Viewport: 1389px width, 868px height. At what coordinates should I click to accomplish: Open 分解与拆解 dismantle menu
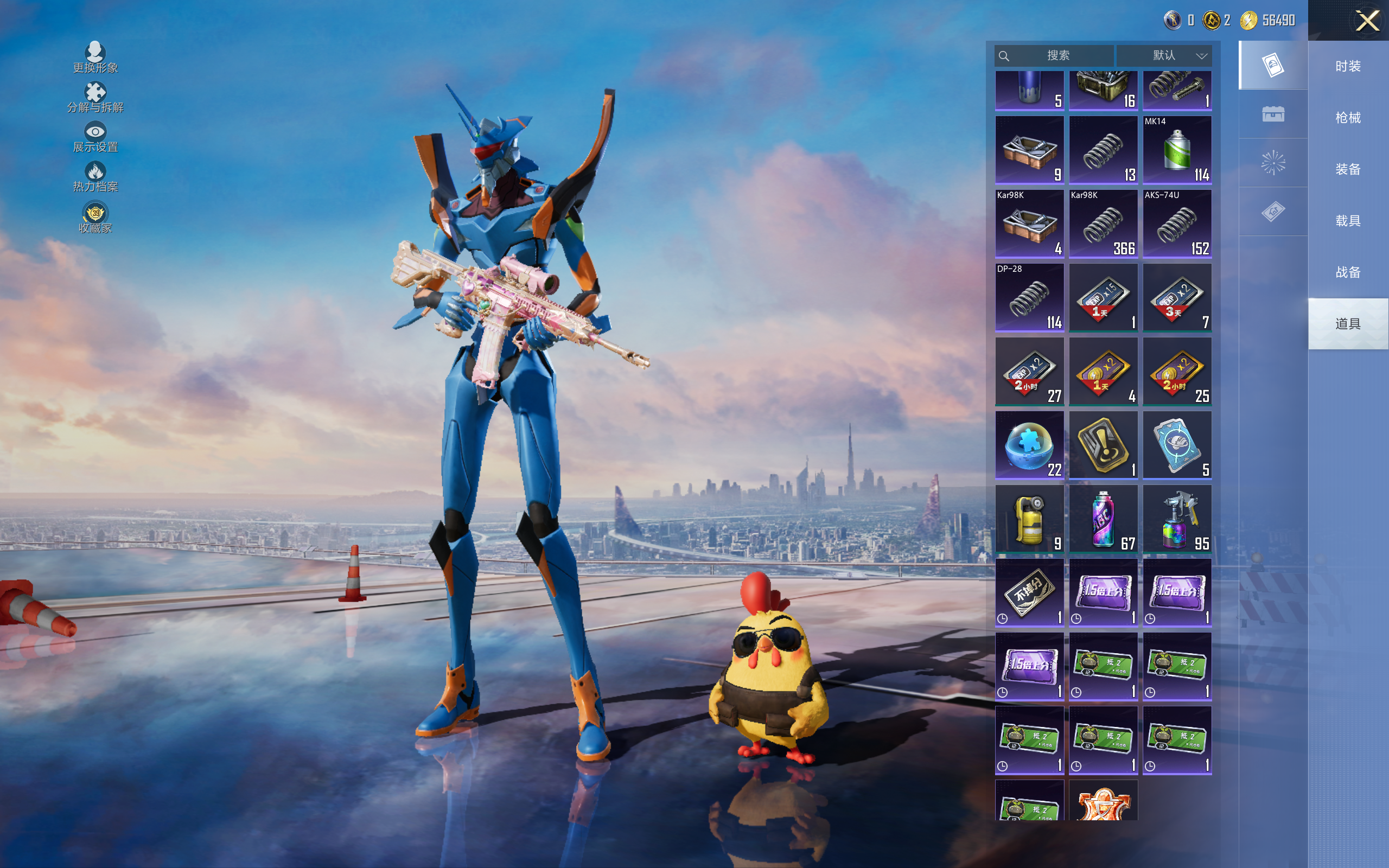[95, 97]
